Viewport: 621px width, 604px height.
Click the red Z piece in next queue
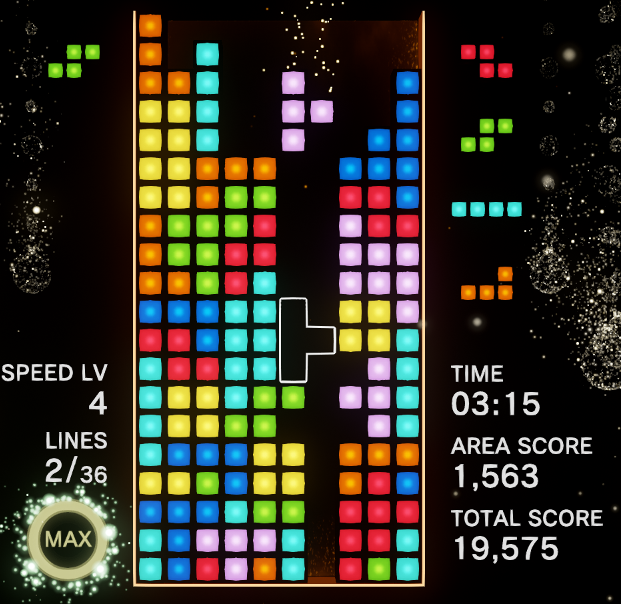coord(487,61)
